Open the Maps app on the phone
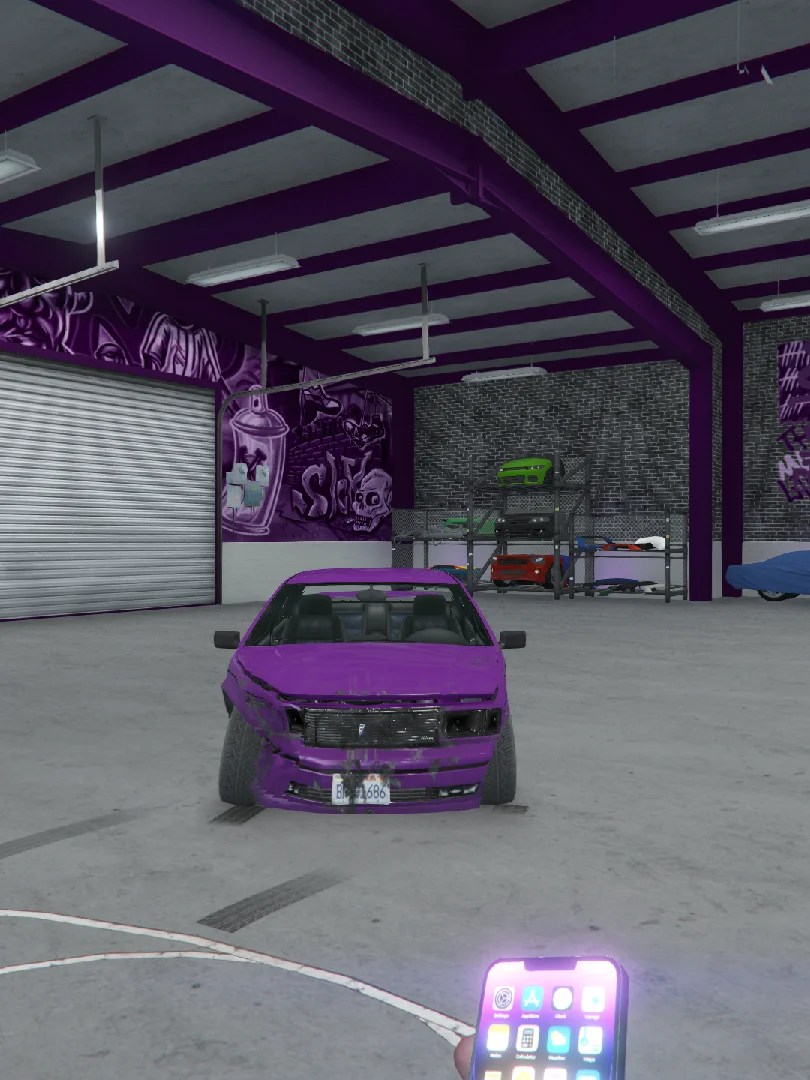The image size is (810, 1080). click(x=590, y=1040)
